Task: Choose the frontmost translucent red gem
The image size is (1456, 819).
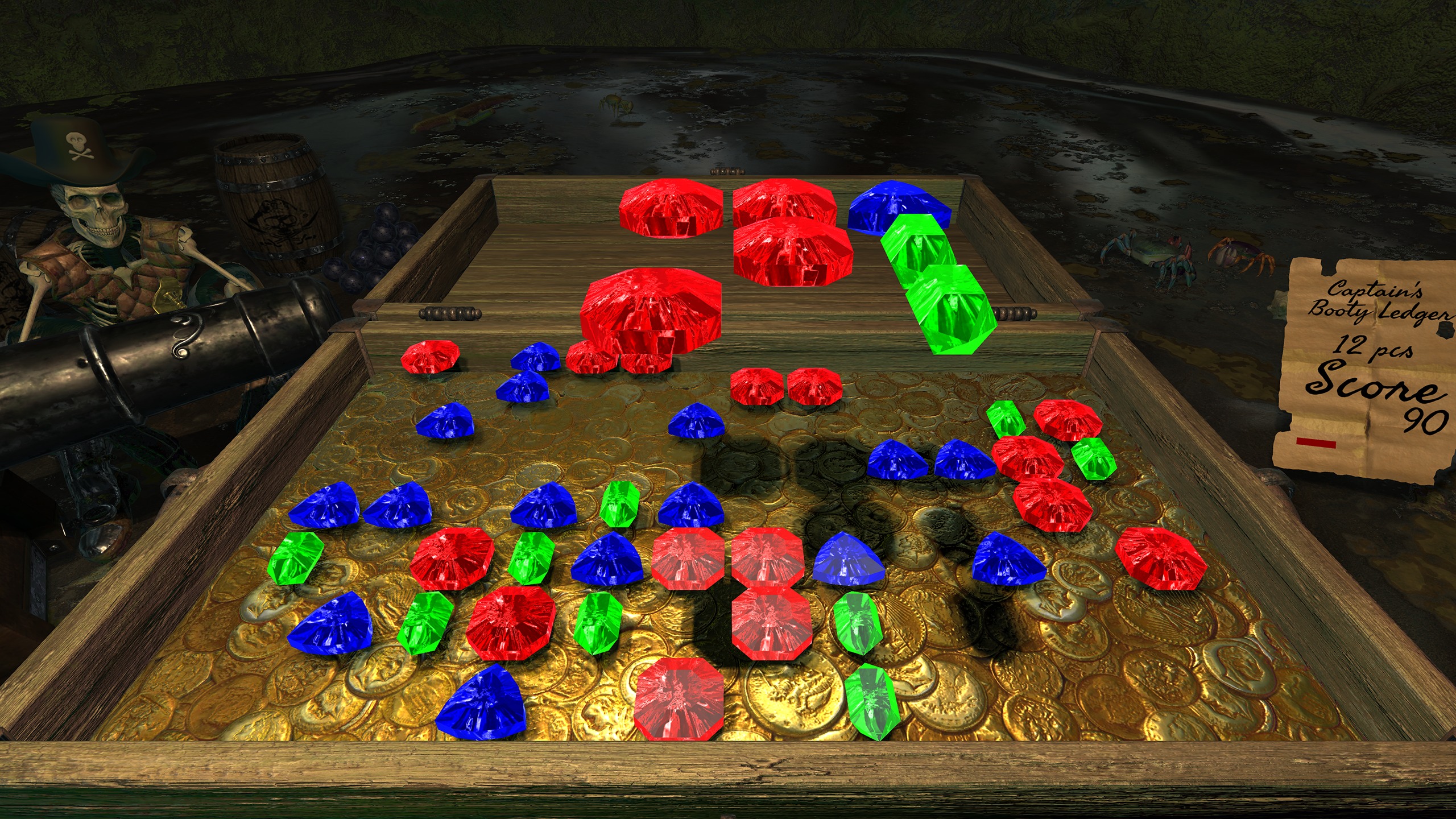Action: point(679,700)
